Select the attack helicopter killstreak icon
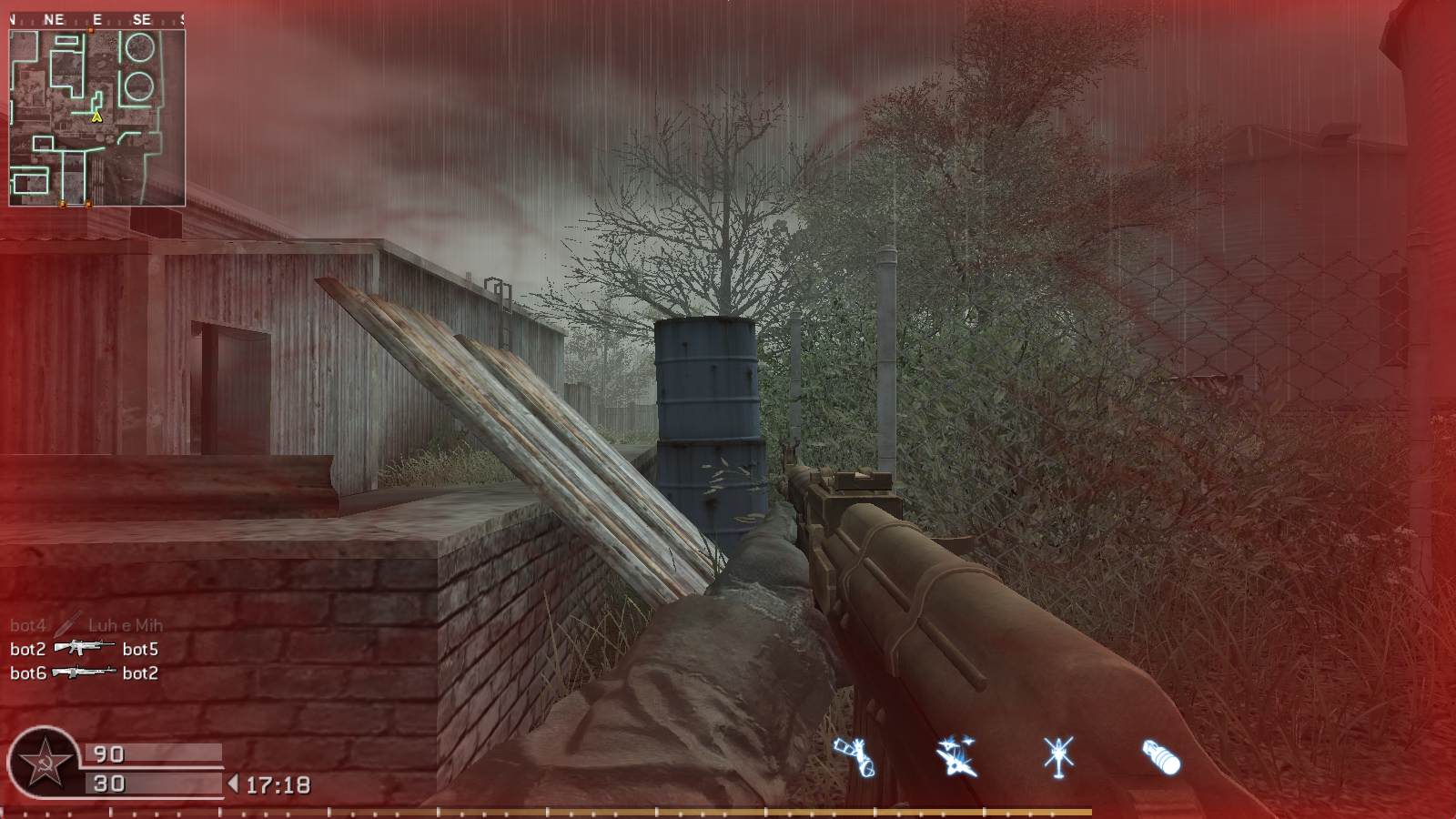Screen dimensions: 1456x819 pyautogui.click(x=1060, y=753)
